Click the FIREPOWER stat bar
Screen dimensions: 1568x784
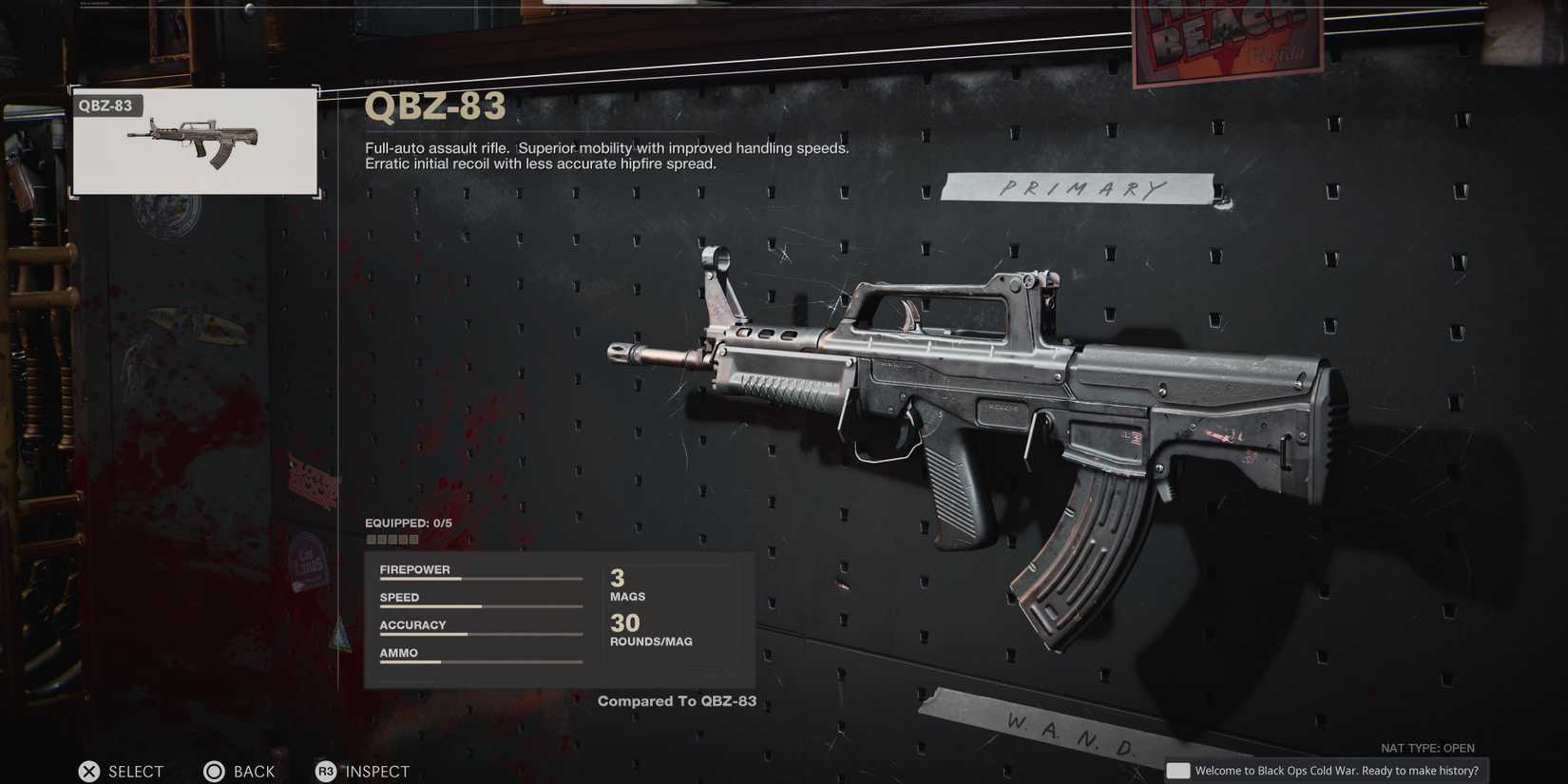coord(480,574)
